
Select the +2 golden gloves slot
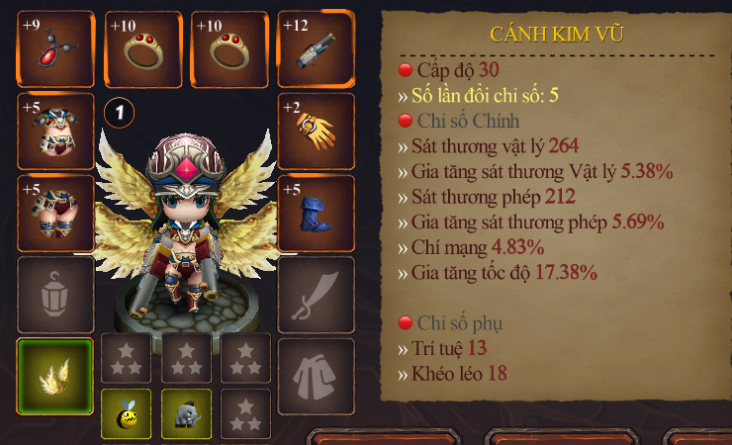point(315,131)
